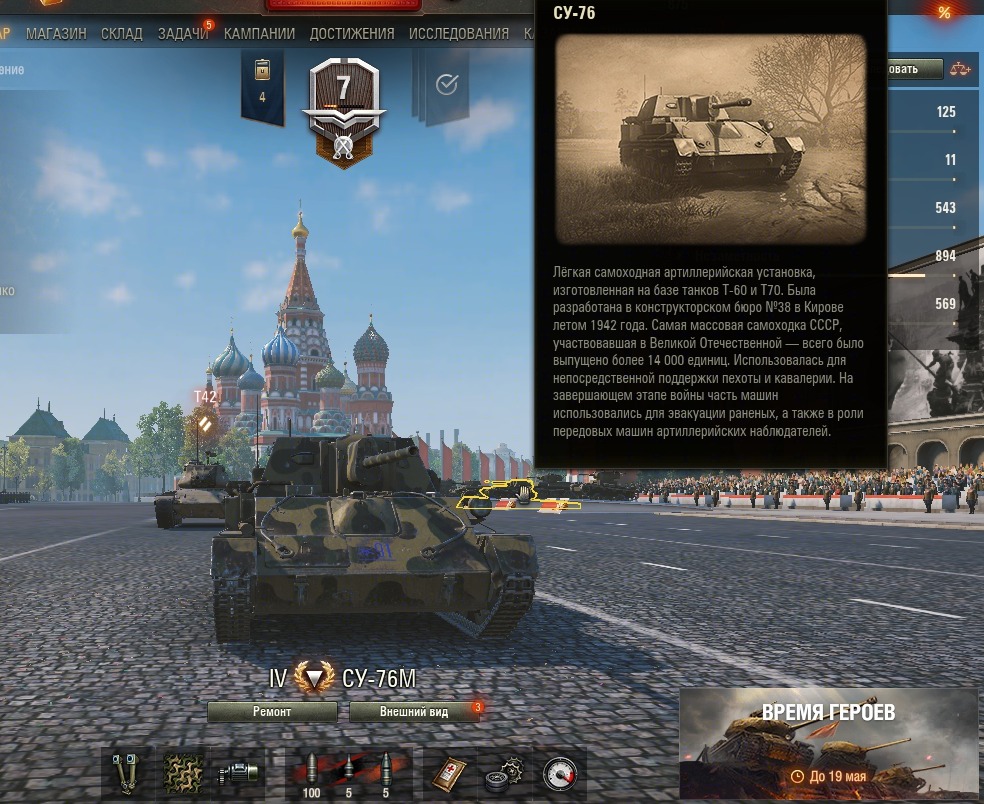Open the checkmark flag missions icon

click(x=447, y=85)
